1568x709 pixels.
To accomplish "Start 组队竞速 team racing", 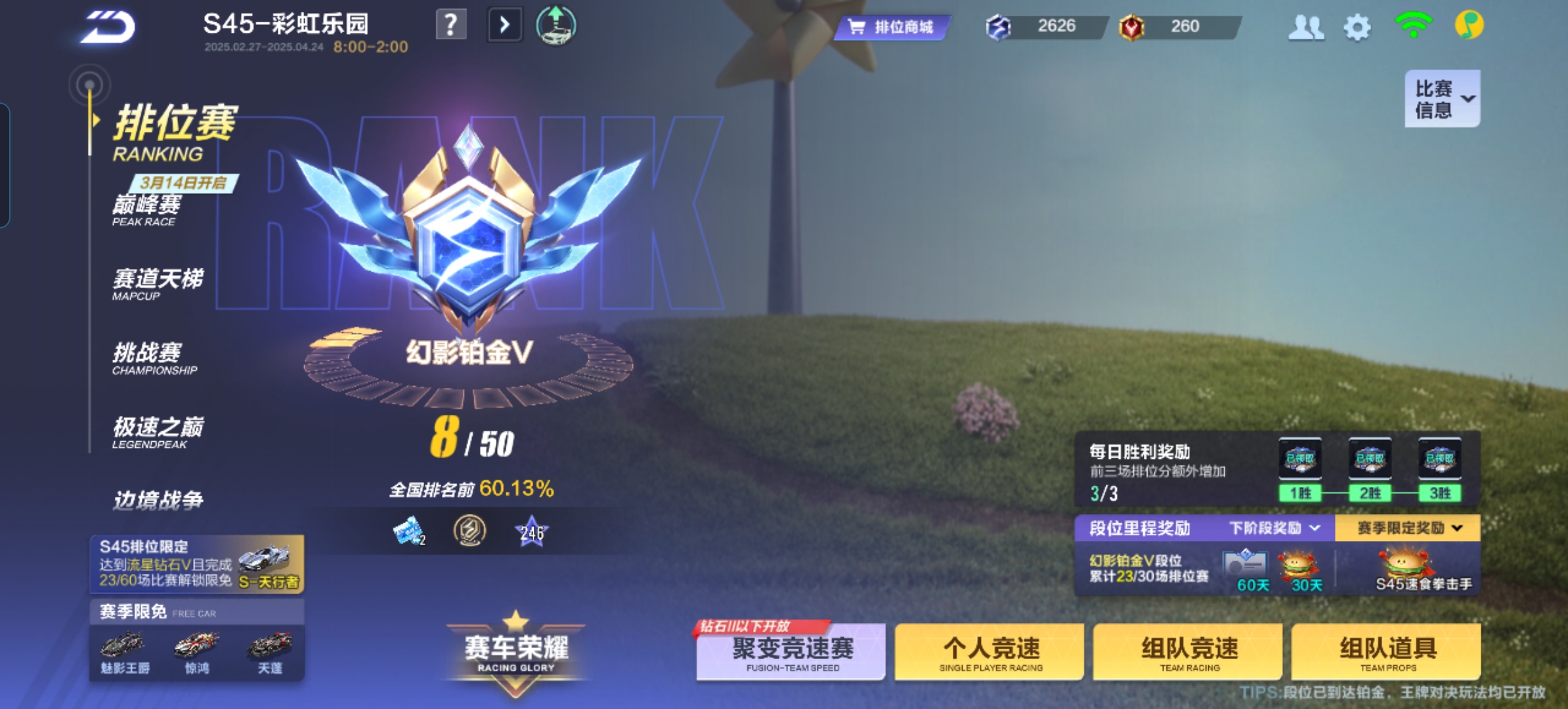I will click(1188, 652).
